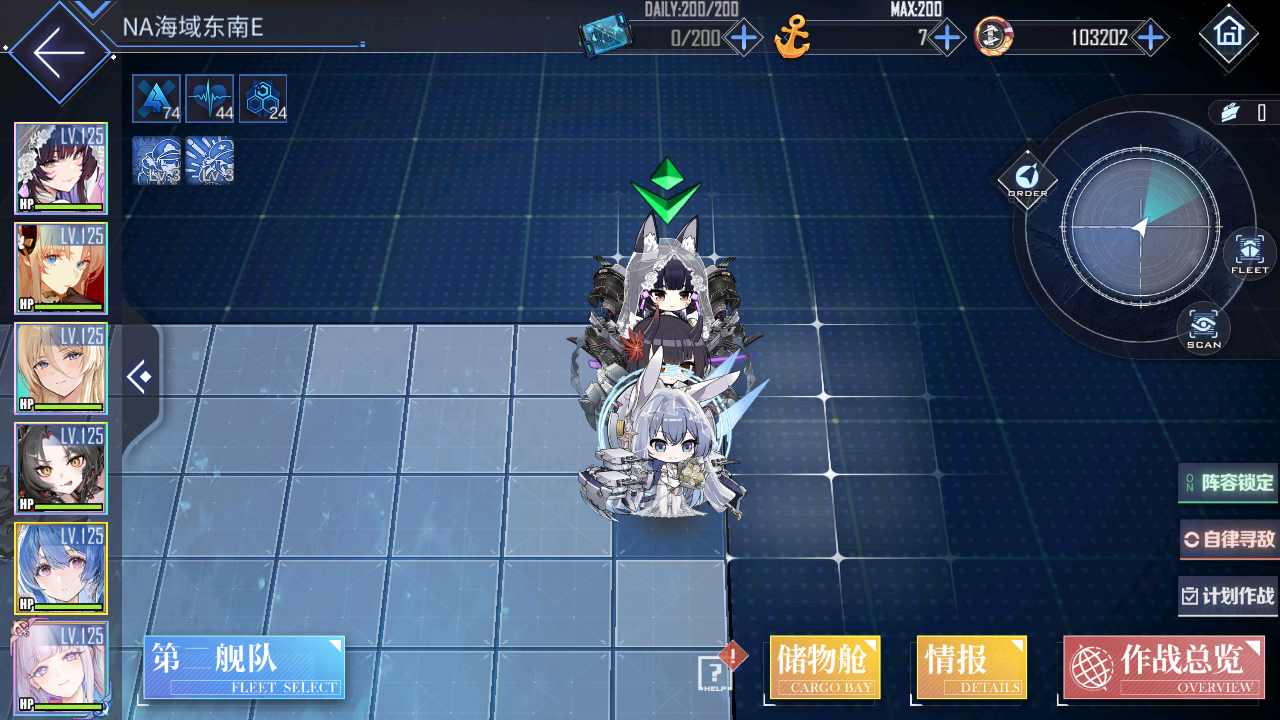Collapse the fleet portrait side panel
The height and width of the screenshot is (720, 1280).
pyautogui.click(x=140, y=377)
